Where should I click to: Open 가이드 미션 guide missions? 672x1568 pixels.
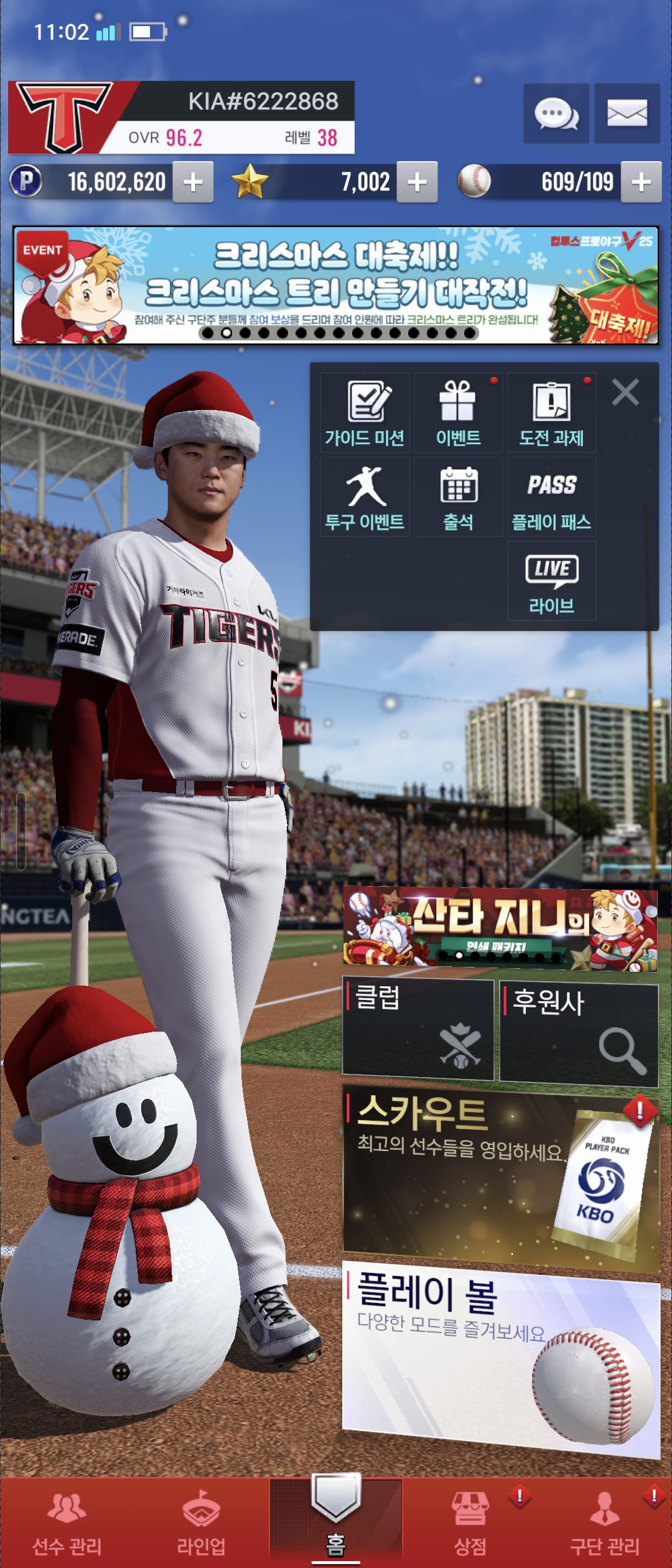click(x=365, y=413)
